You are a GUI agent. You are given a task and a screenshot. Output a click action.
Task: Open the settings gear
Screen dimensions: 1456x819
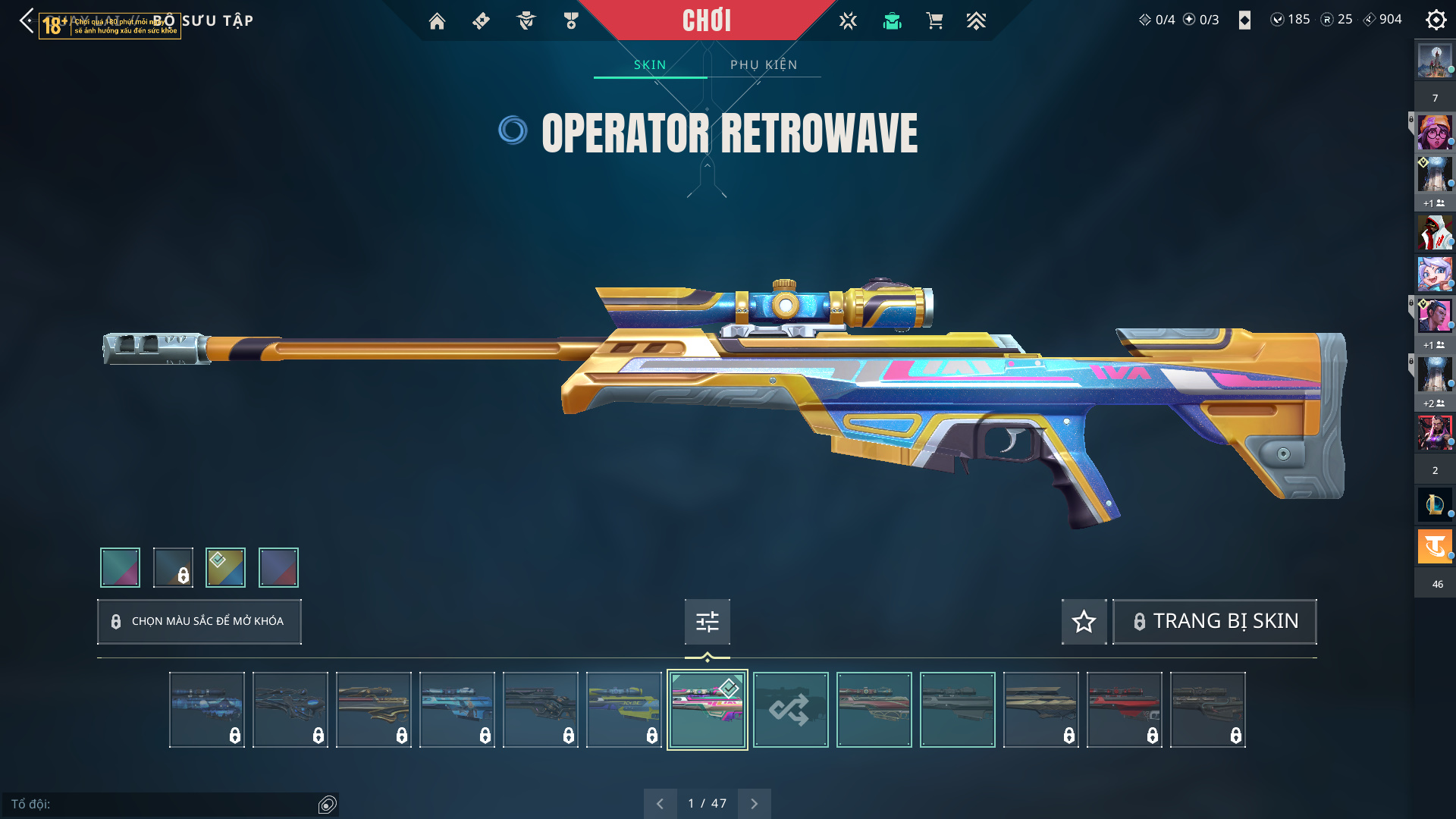(x=1436, y=20)
